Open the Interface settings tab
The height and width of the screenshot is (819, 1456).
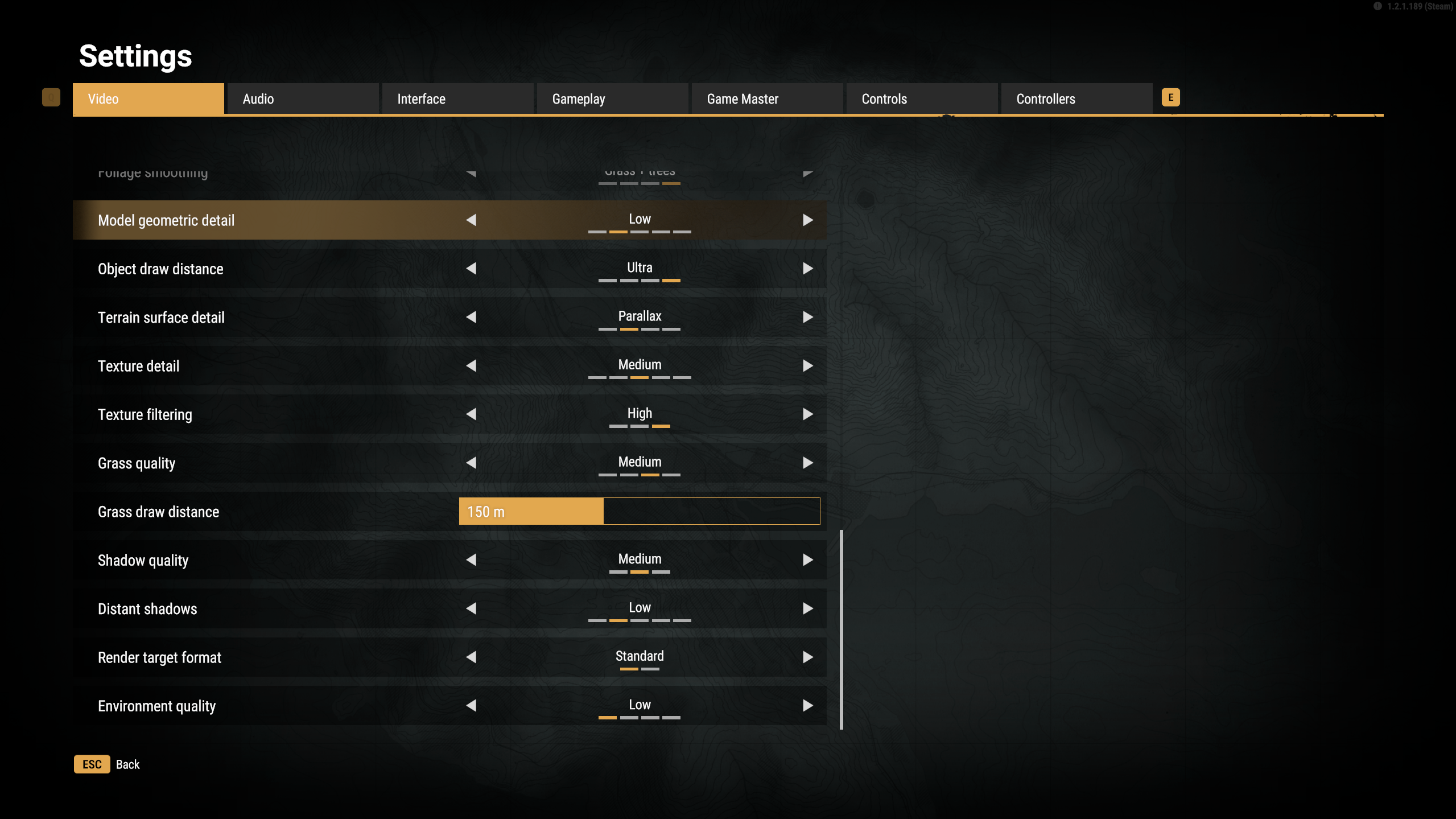[457, 99]
